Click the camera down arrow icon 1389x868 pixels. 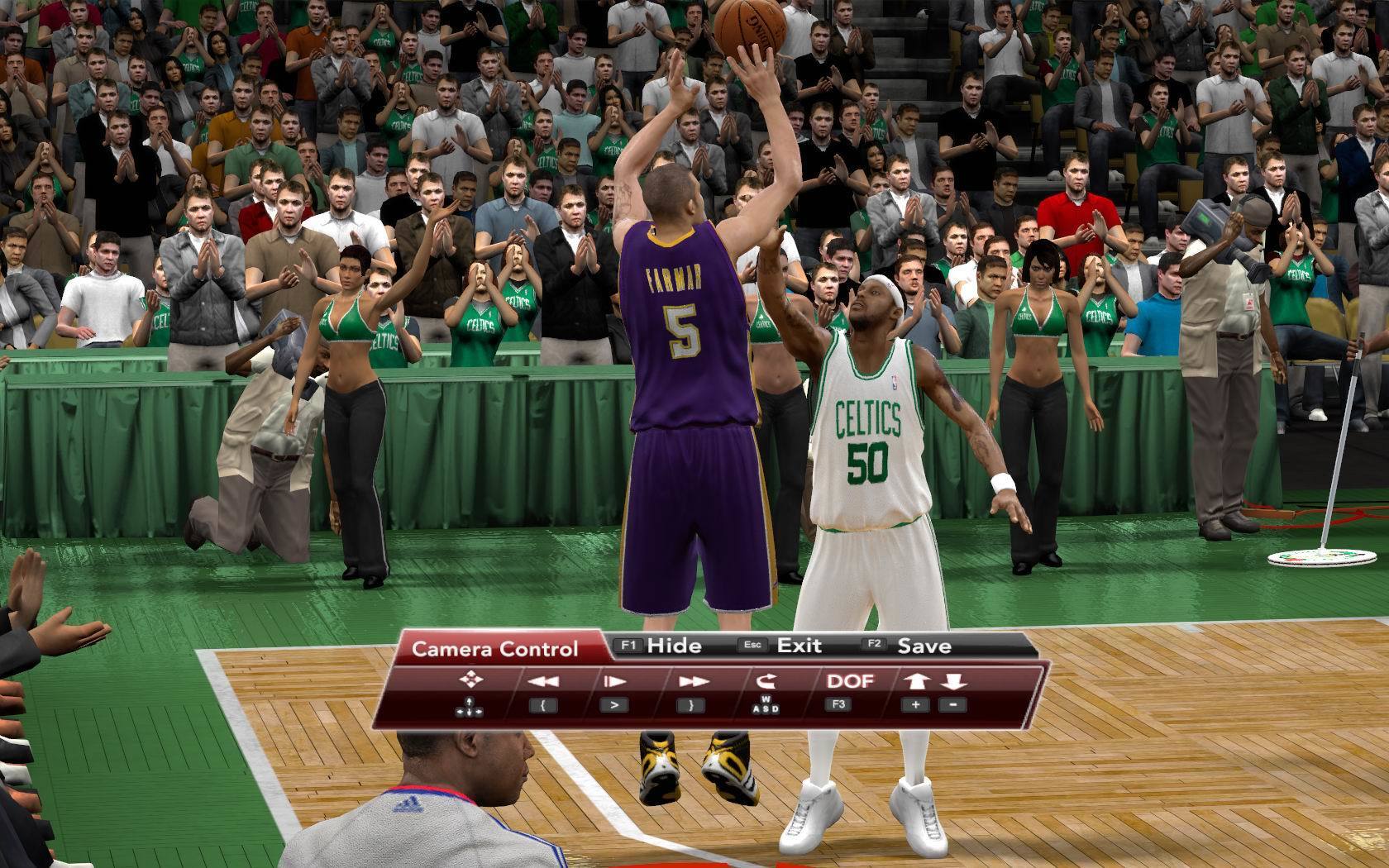953,681
